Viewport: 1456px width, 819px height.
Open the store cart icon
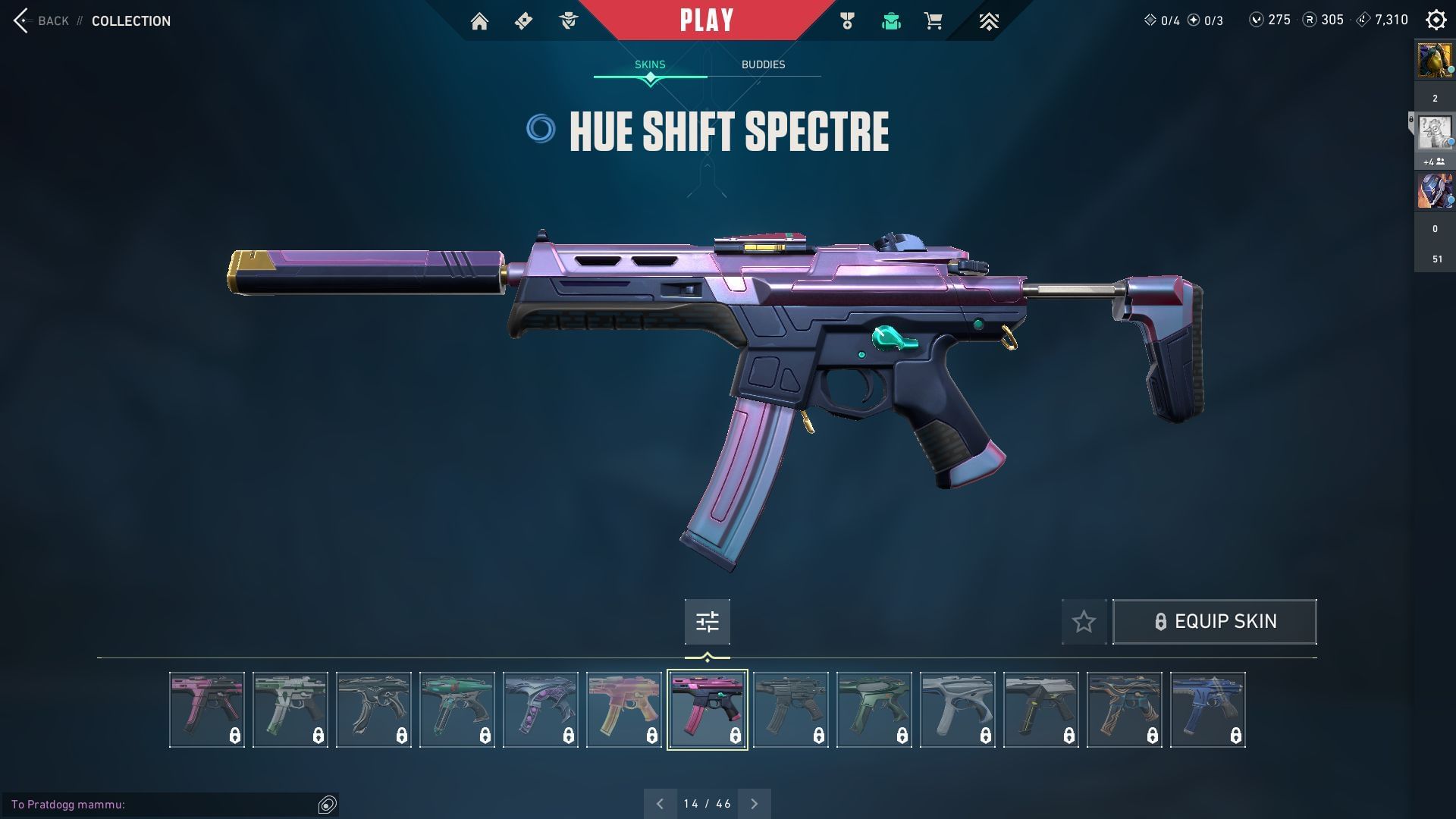click(934, 21)
